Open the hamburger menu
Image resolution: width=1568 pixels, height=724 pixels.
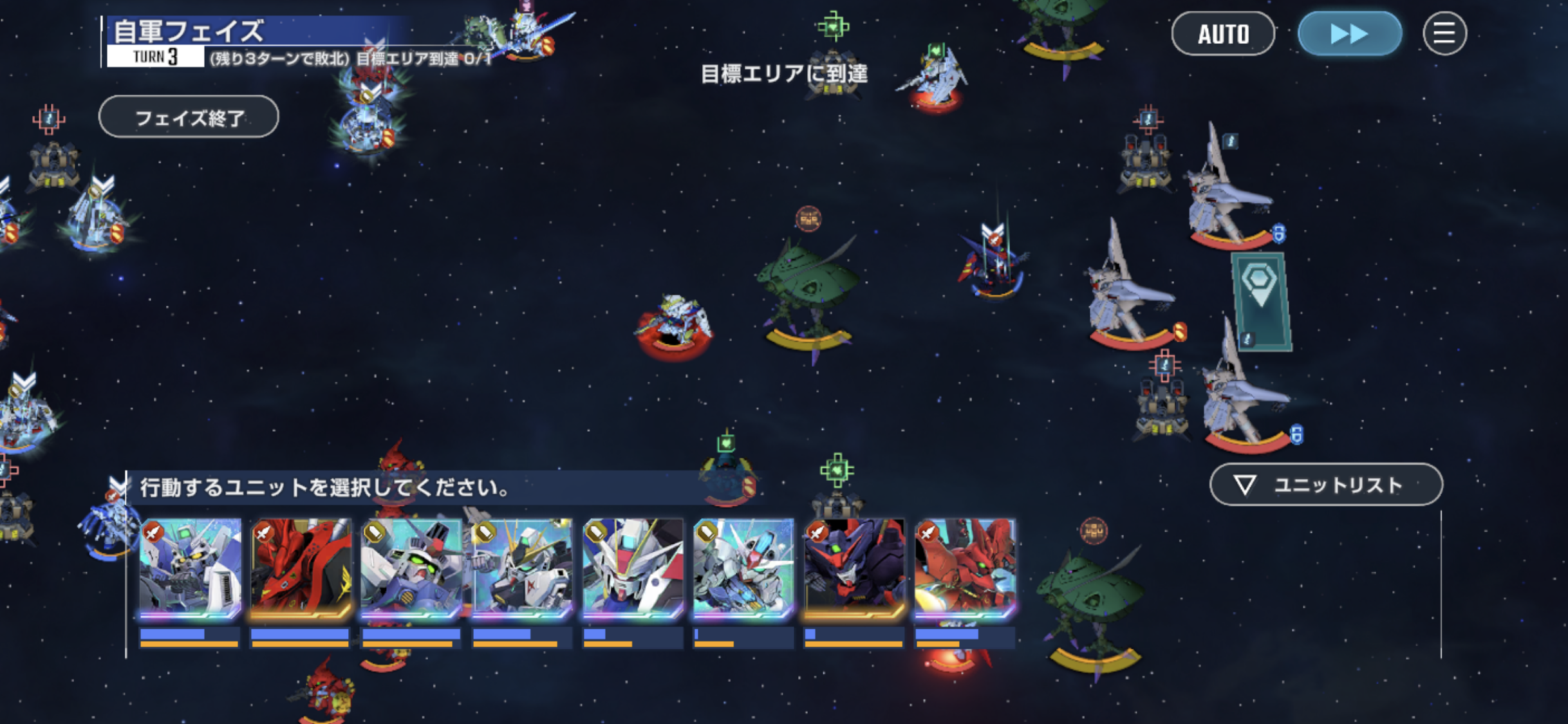[1444, 33]
